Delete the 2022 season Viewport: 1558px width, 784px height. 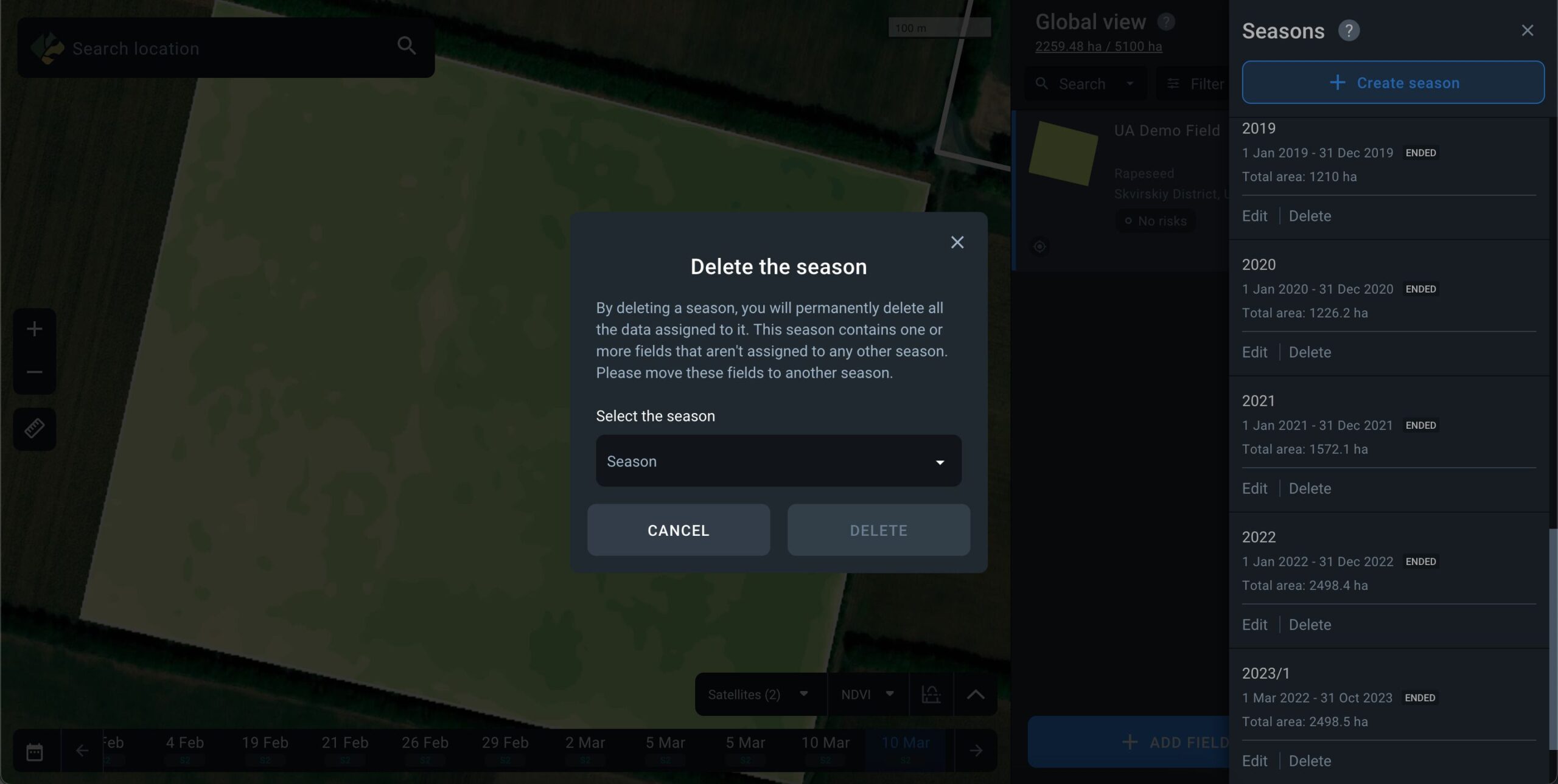click(1310, 625)
